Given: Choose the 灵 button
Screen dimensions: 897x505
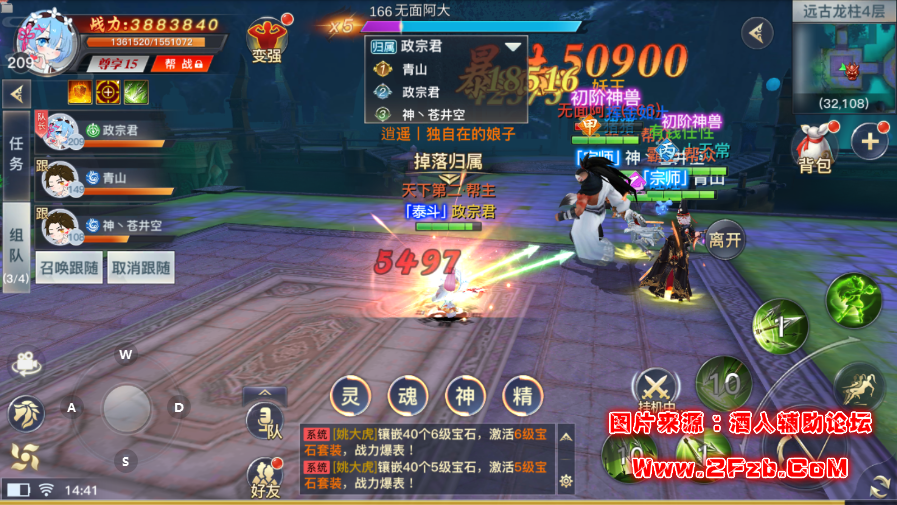Looking at the screenshot, I should click(x=350, y=394).
